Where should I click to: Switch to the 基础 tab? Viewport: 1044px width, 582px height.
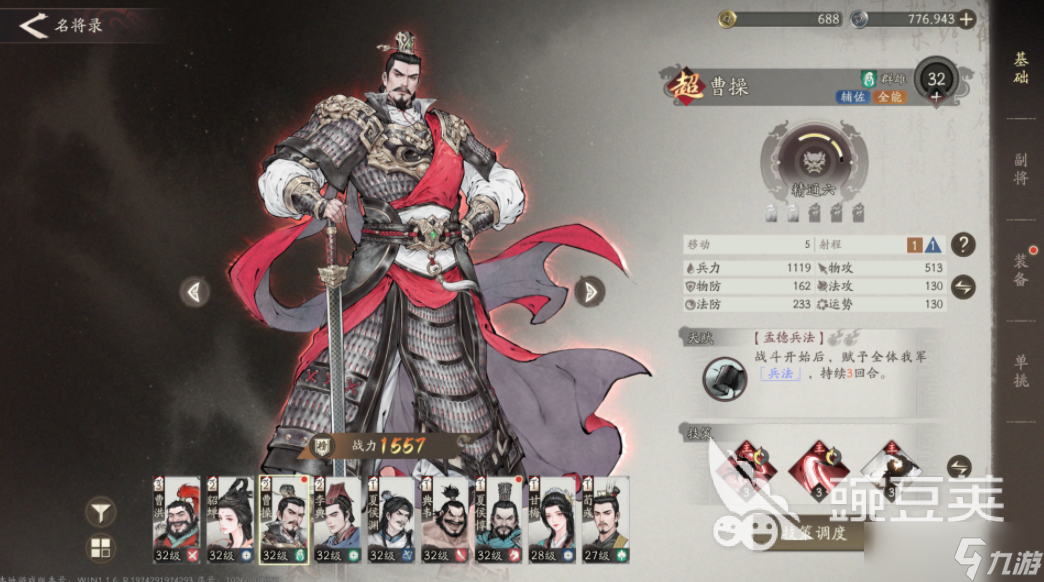(1020, 68)
